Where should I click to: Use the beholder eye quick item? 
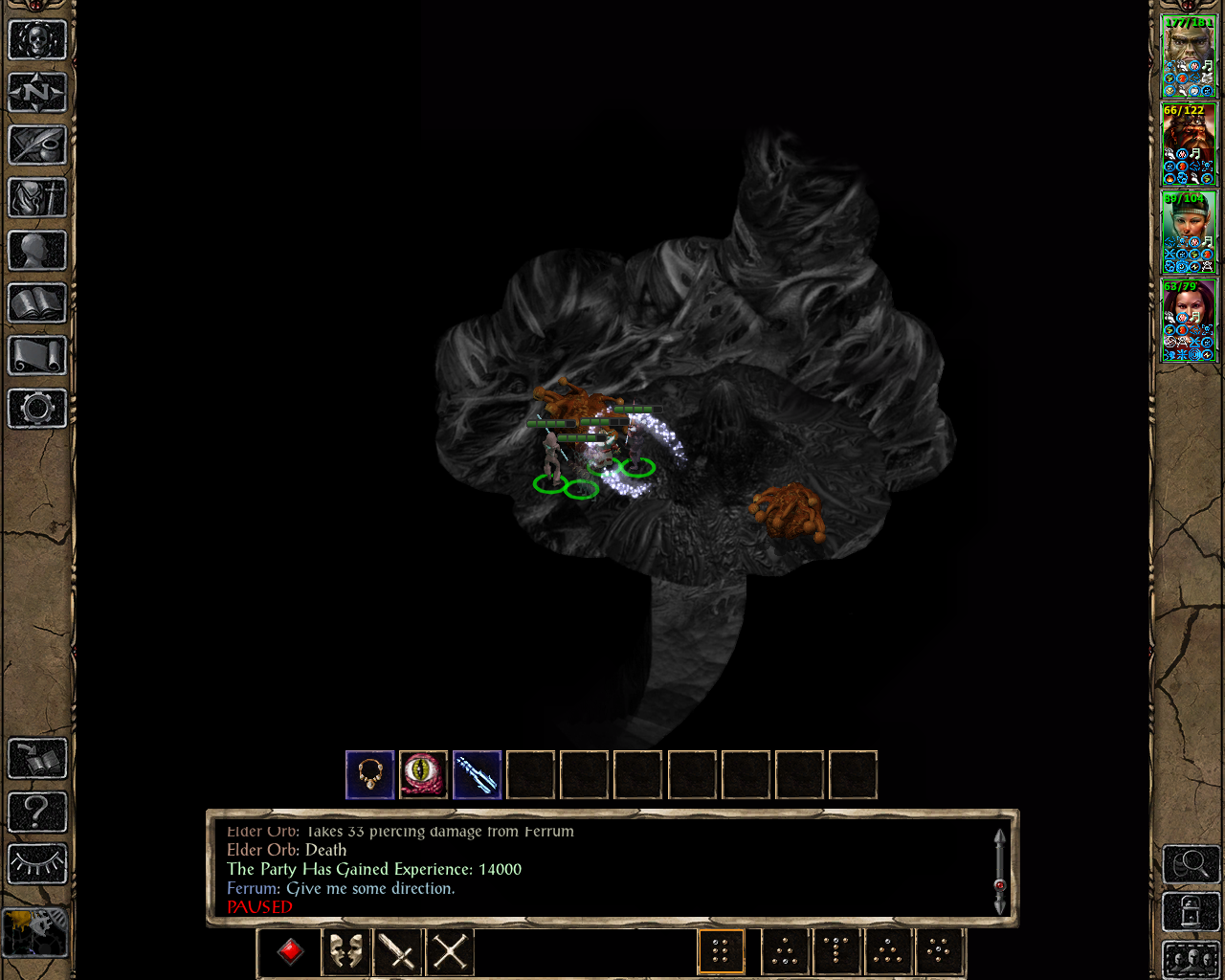423,775
